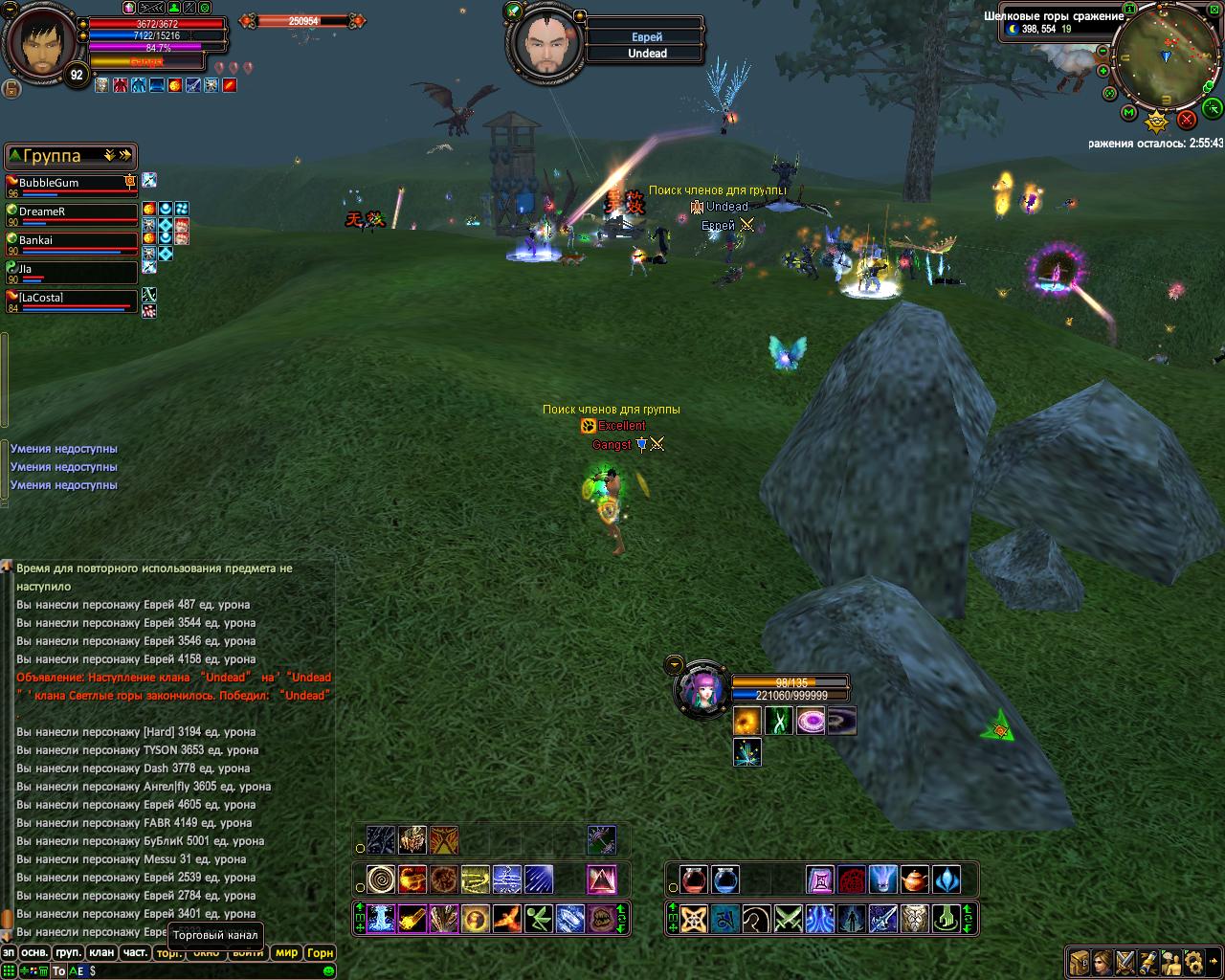Activate the golden spiral skill
This screenshot has width=1225, height=980.
[x=381, y=879]
